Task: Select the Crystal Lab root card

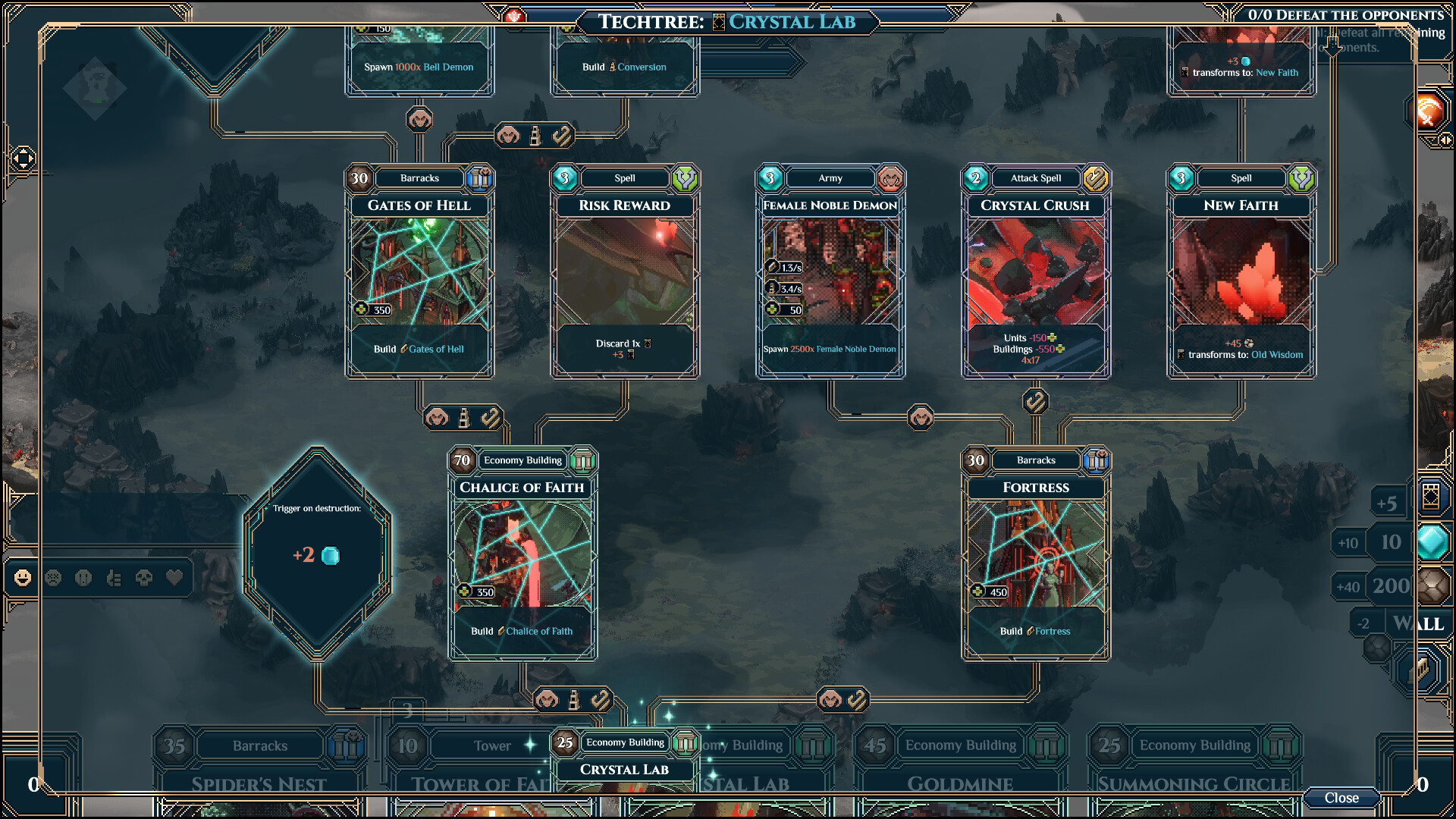Action: point(624,767)
